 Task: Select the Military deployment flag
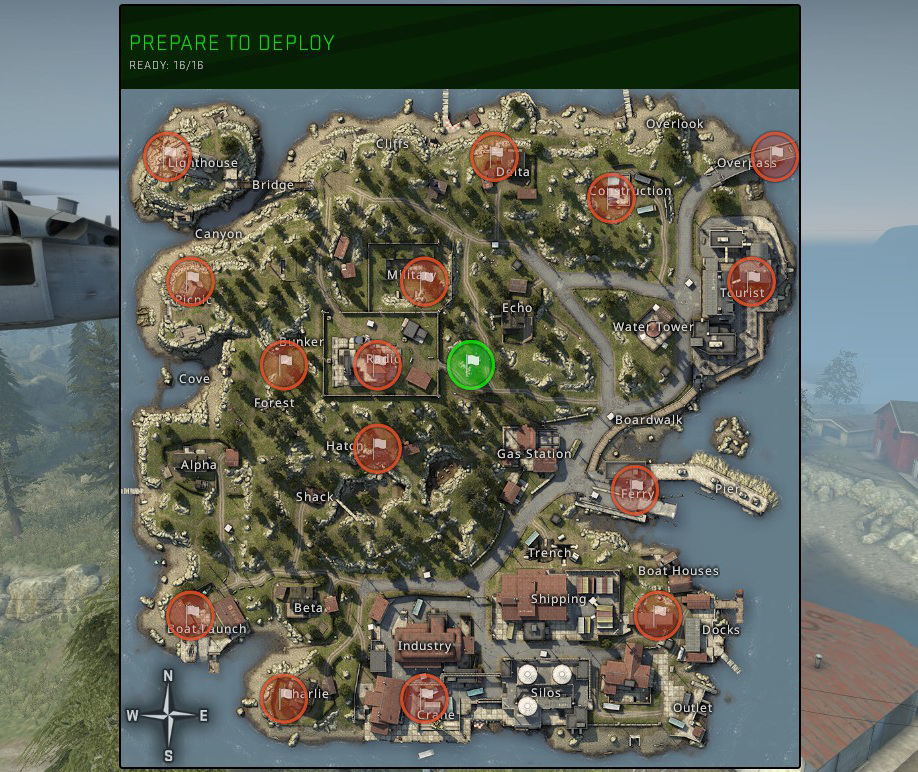click(424, 281)
